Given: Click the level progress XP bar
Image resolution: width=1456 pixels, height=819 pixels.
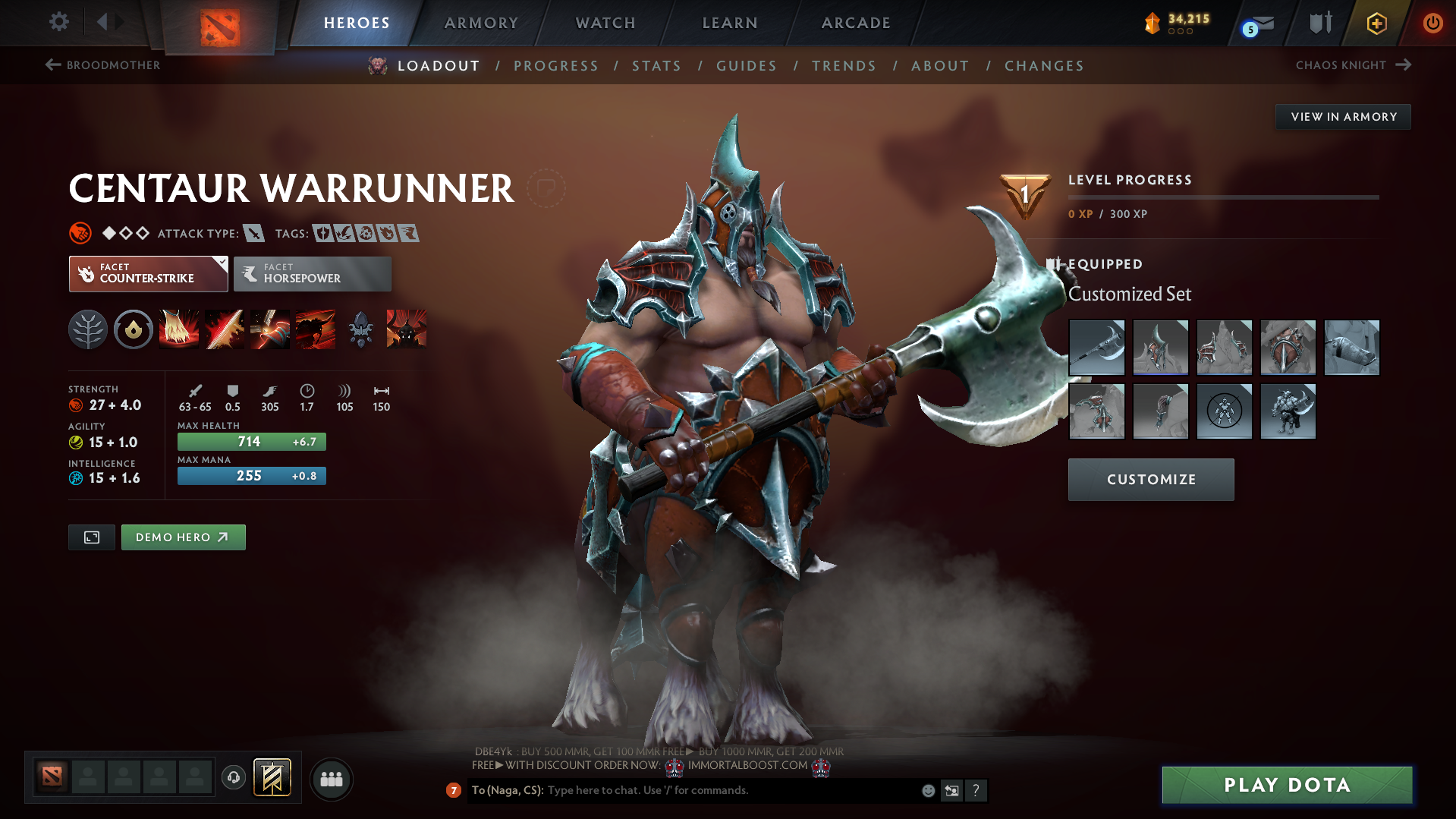Looking at the screenshot, I should (x=1223, y=197).
